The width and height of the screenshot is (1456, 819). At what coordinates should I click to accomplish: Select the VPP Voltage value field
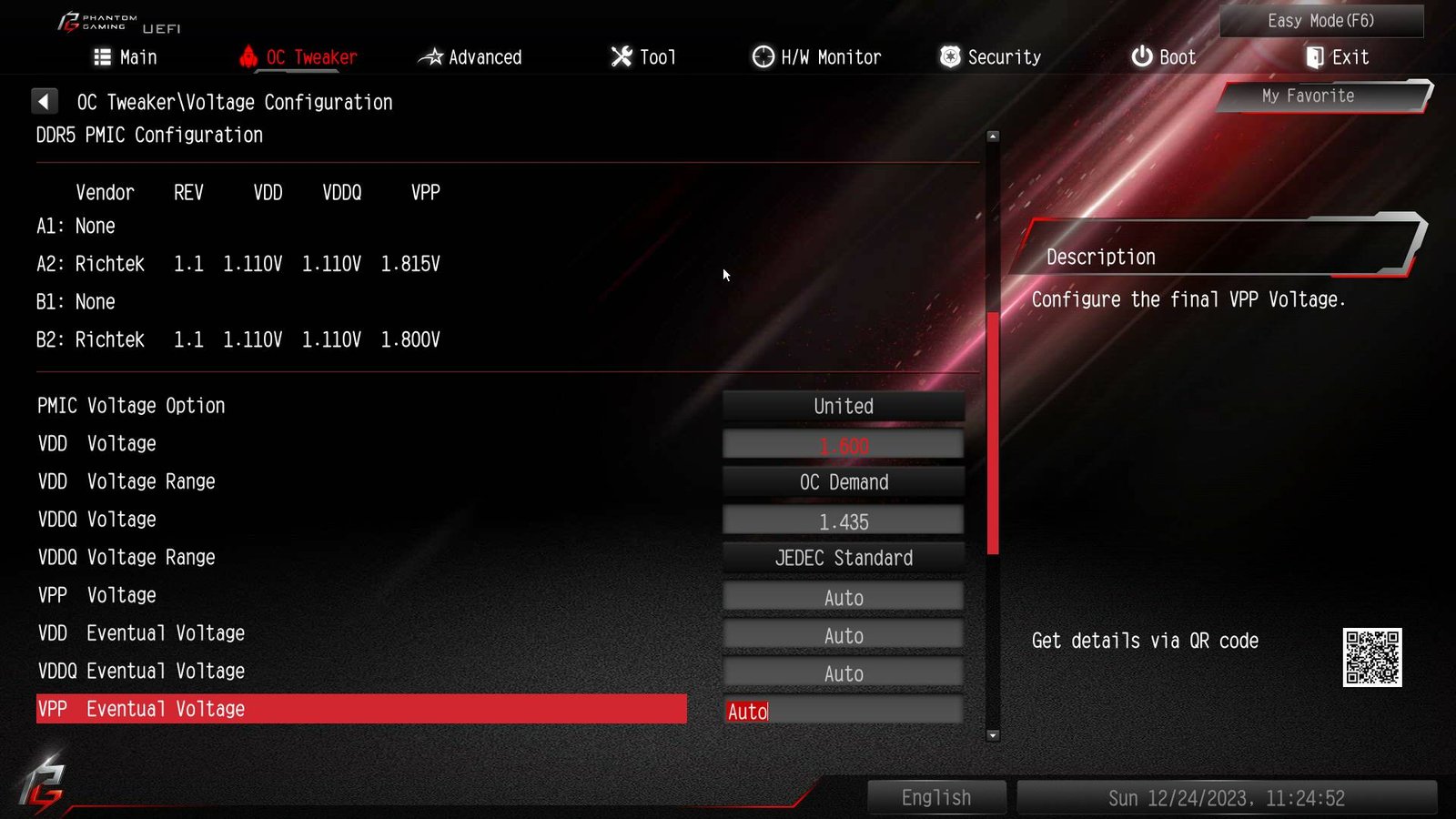pos(844,598)
